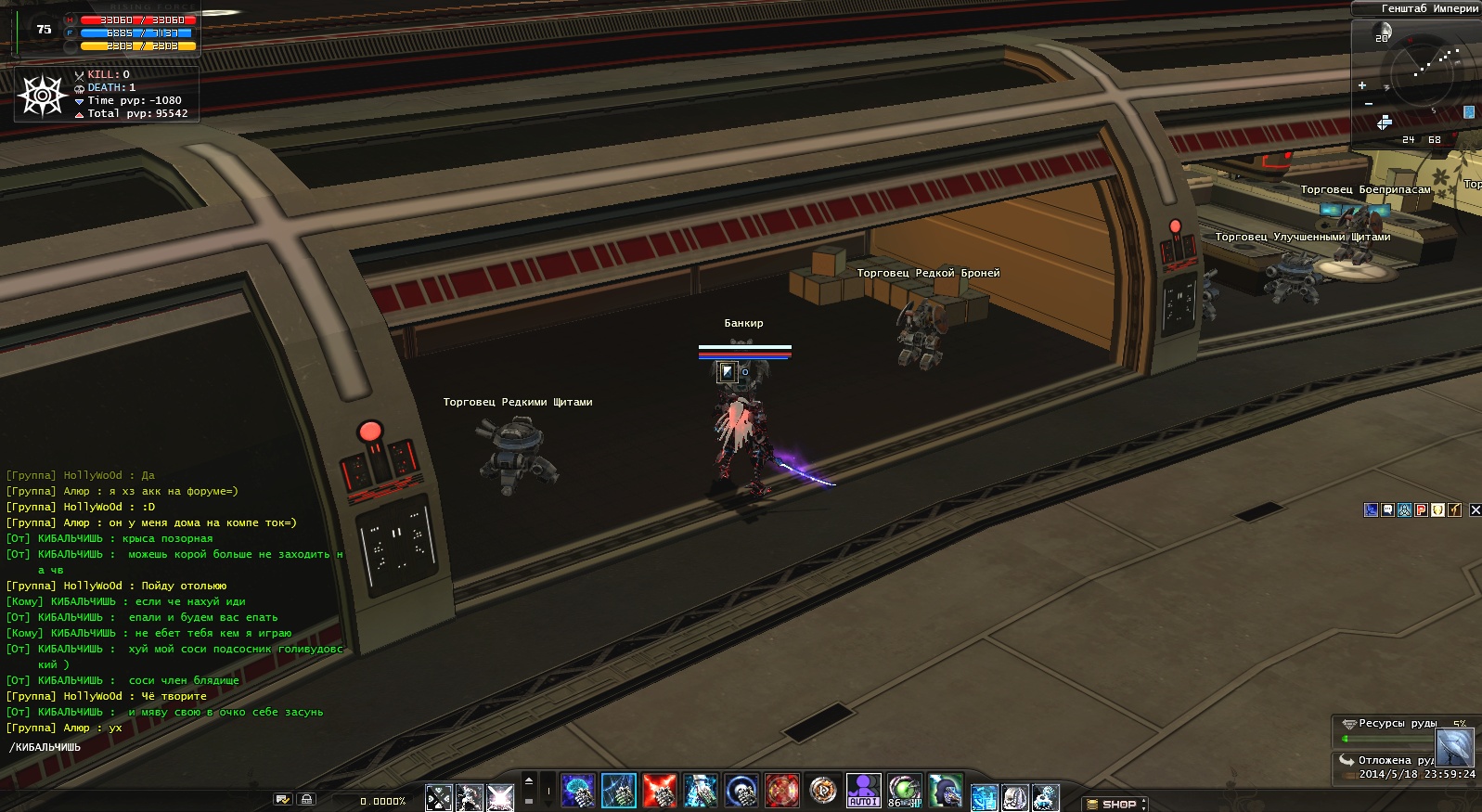Click the crossed swords skill icon
The image size is (1482, 812).
point(438,797)
